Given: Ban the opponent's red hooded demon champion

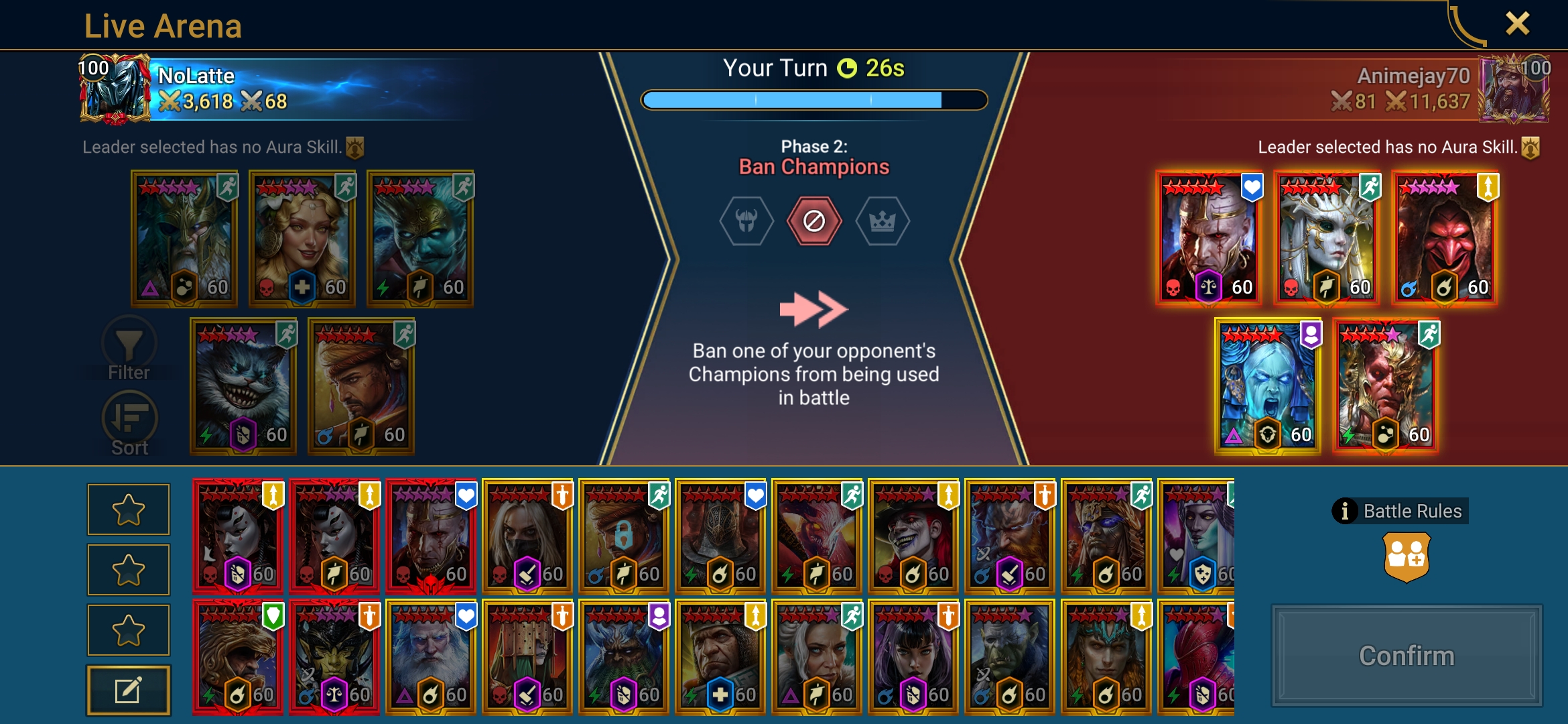Looking at the screenshot, I should pos(1445,239).
